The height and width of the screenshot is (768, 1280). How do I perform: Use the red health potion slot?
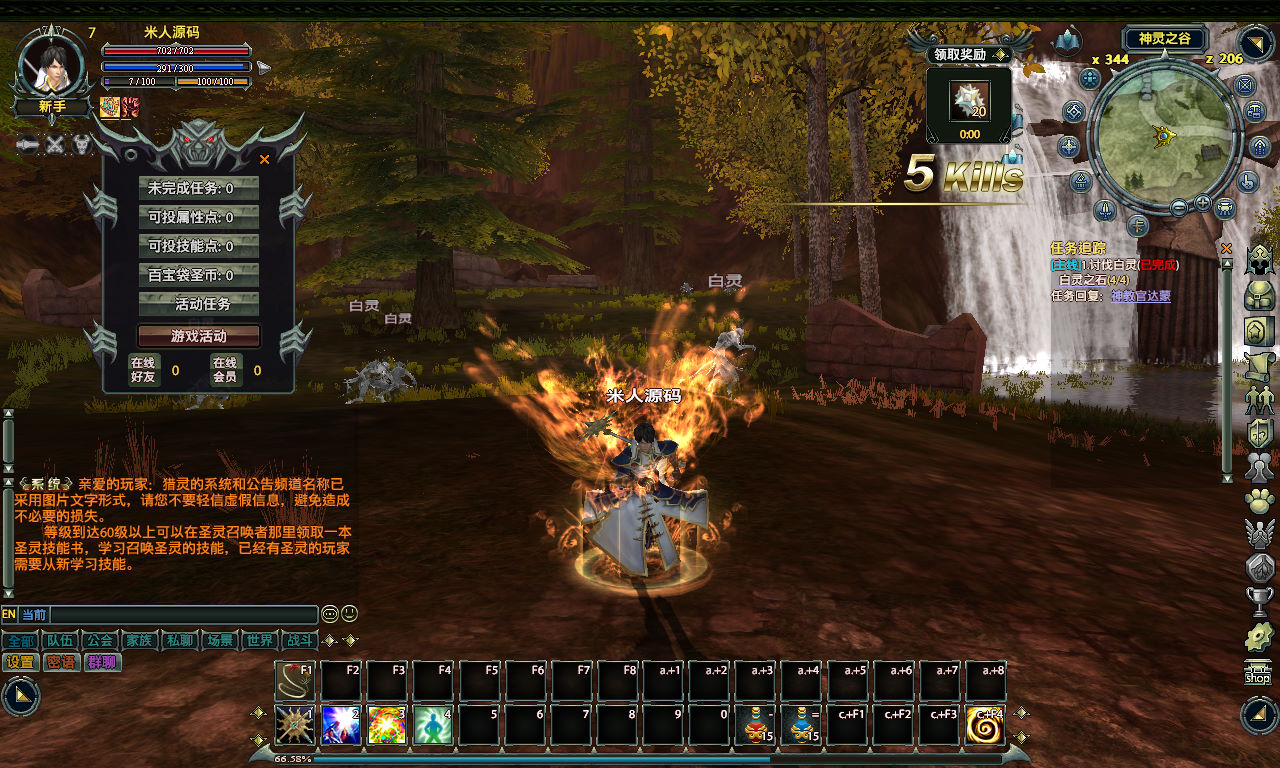coord(757,725)
